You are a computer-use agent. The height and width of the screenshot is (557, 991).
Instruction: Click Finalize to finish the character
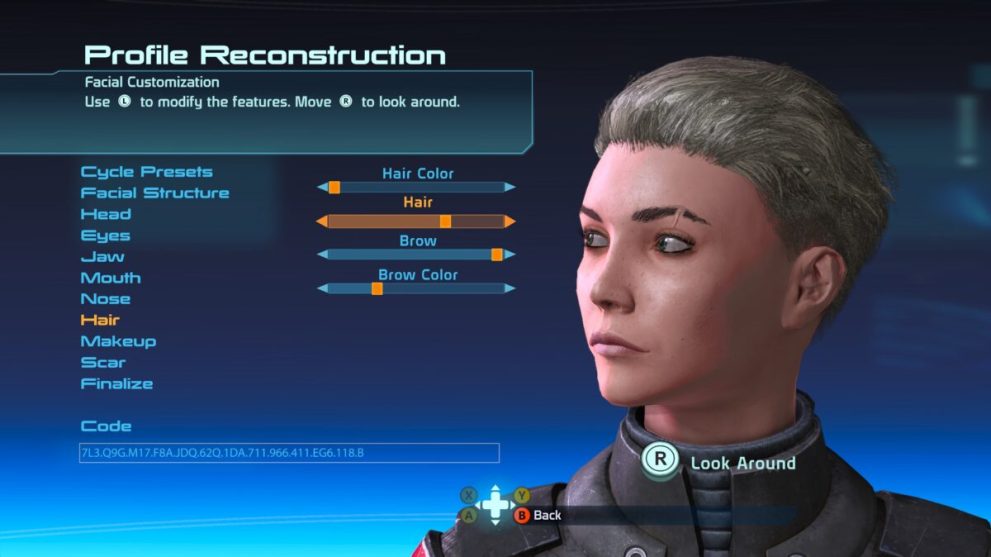tap(117, 383)
